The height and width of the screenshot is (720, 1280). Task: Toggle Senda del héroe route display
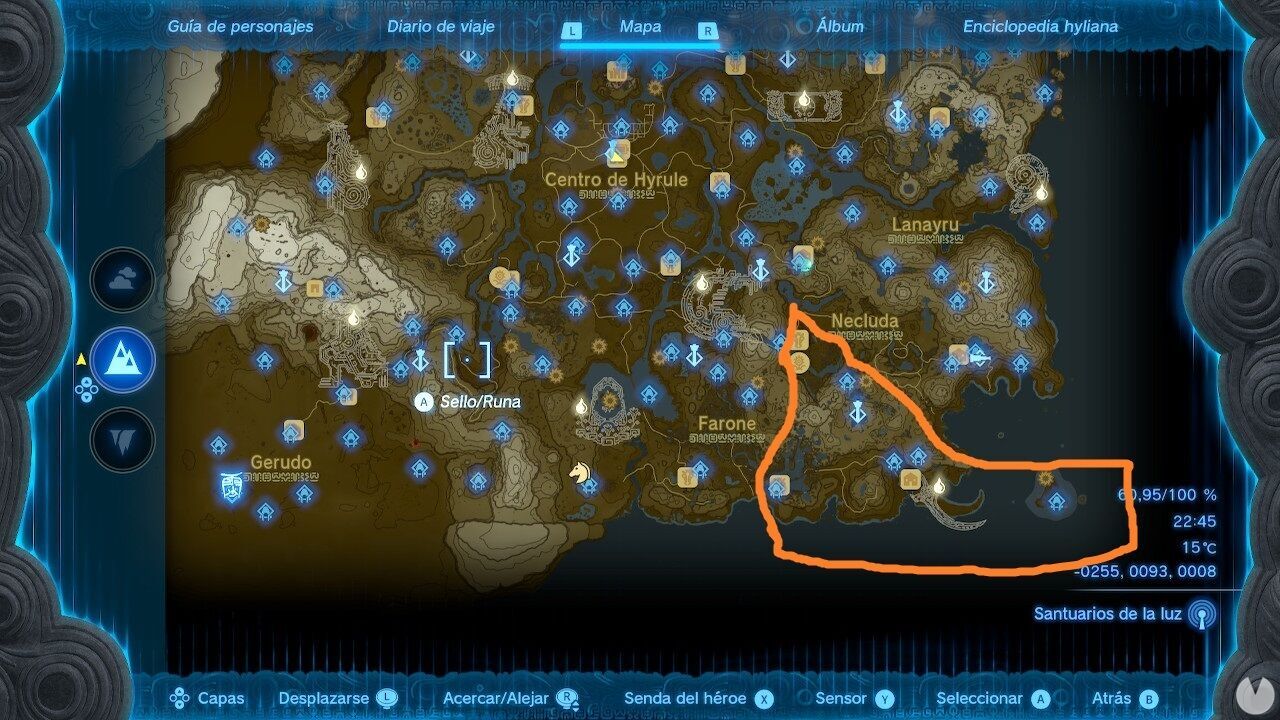(763, 698)
